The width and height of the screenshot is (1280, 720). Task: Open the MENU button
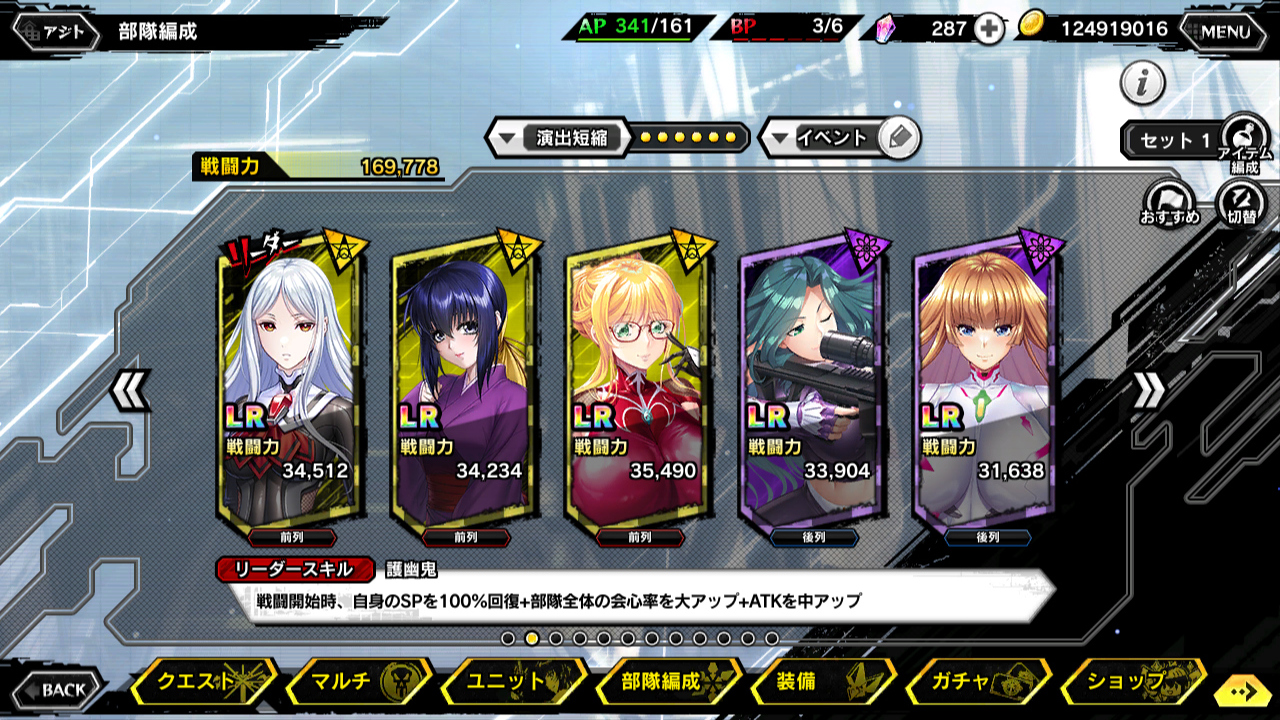pos(1225,31)
